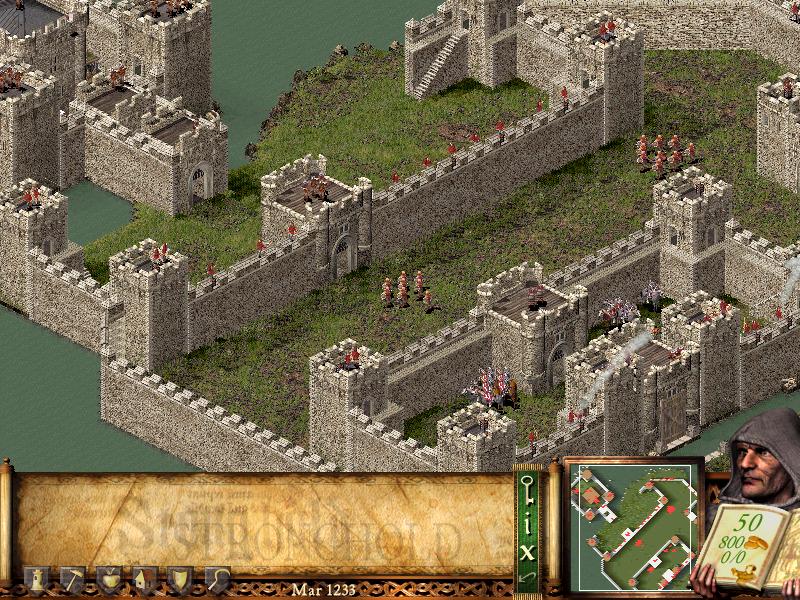The image size is (800, 600).
Task: Click the minimap to move the view
Action: click(632, 523)
